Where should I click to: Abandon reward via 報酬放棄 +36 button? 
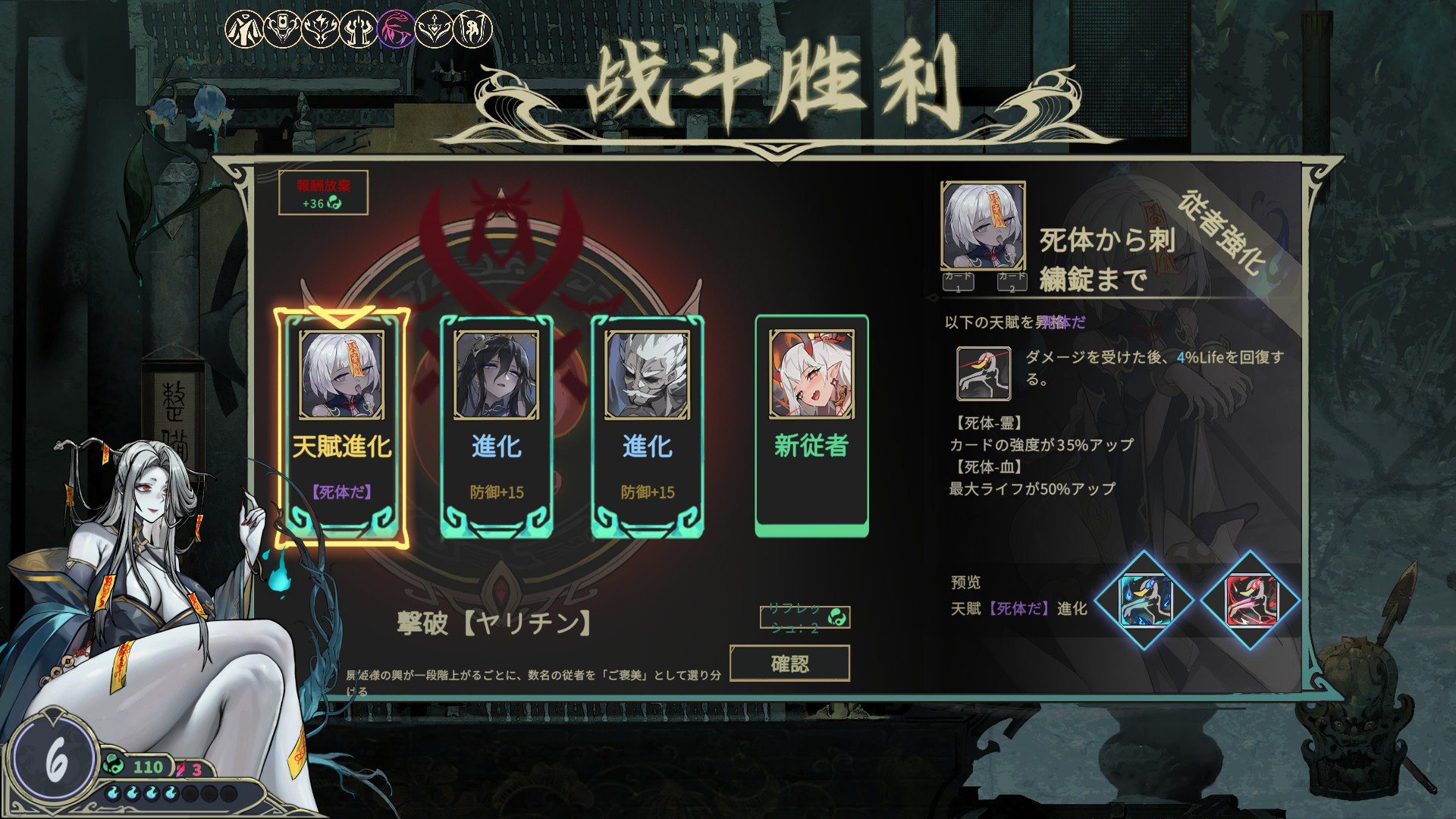coord(323,193)
